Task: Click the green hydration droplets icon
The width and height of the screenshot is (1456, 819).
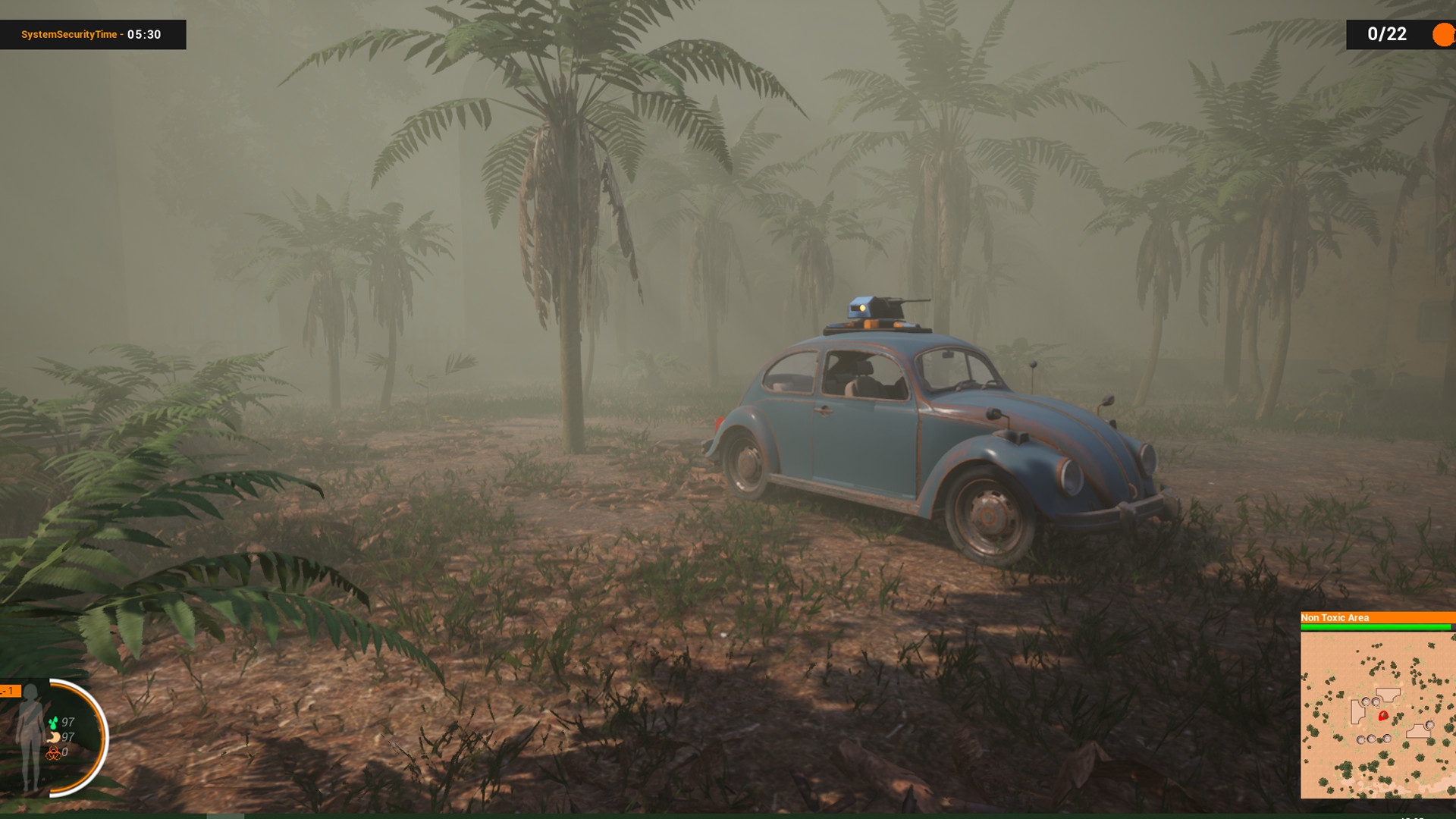Action: [54, 722]
